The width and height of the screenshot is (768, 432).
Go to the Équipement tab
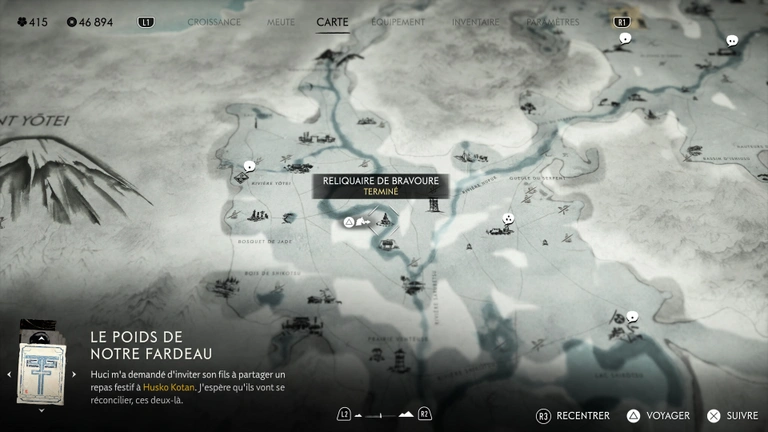tap(398, 21)
